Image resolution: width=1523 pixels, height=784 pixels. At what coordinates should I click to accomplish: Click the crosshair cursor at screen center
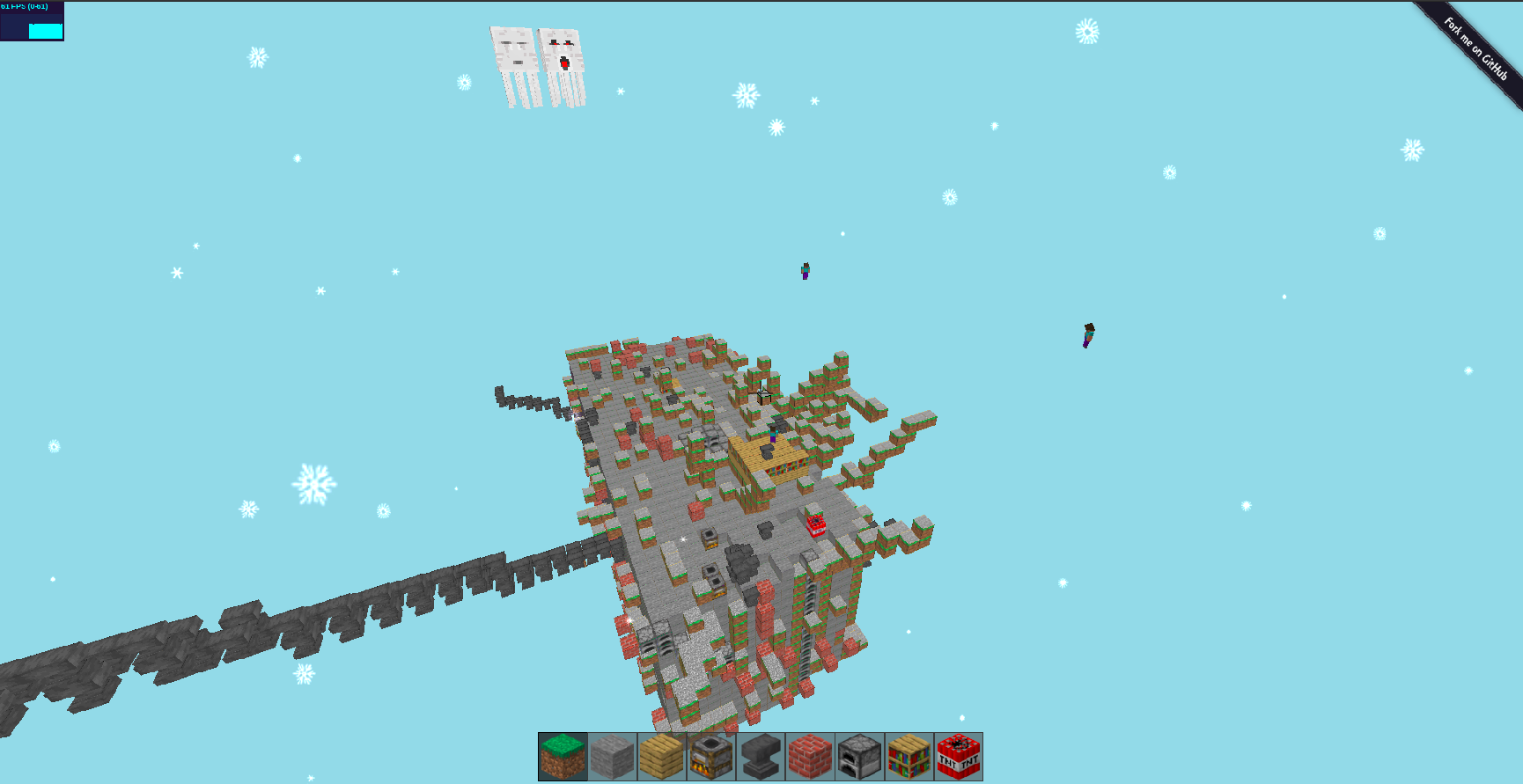pyautogui.click(x=762, y=394)
